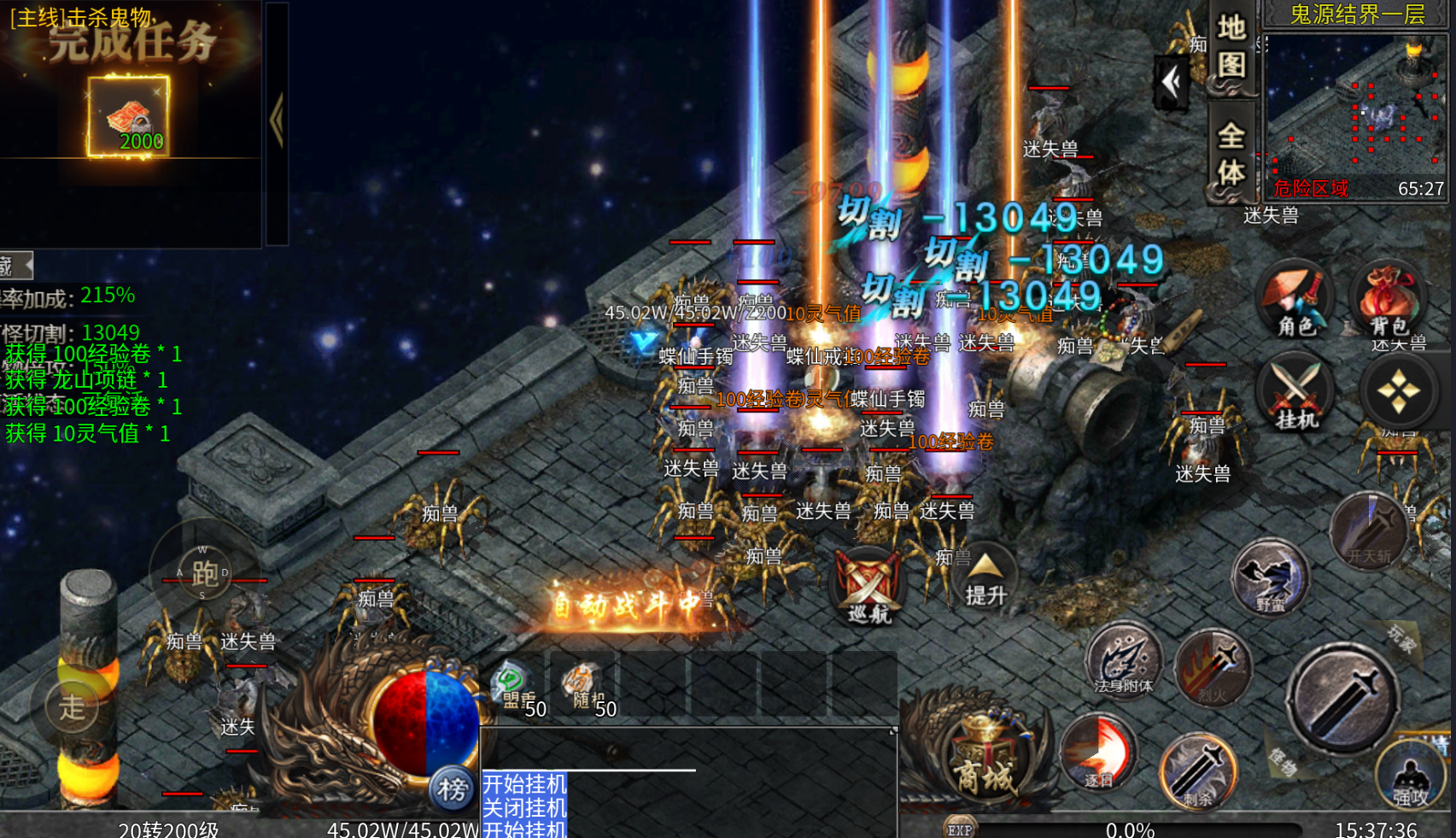Open the 背包 bag inventory
Viewport: 1456px width, 838px height.
(1389, 300)
